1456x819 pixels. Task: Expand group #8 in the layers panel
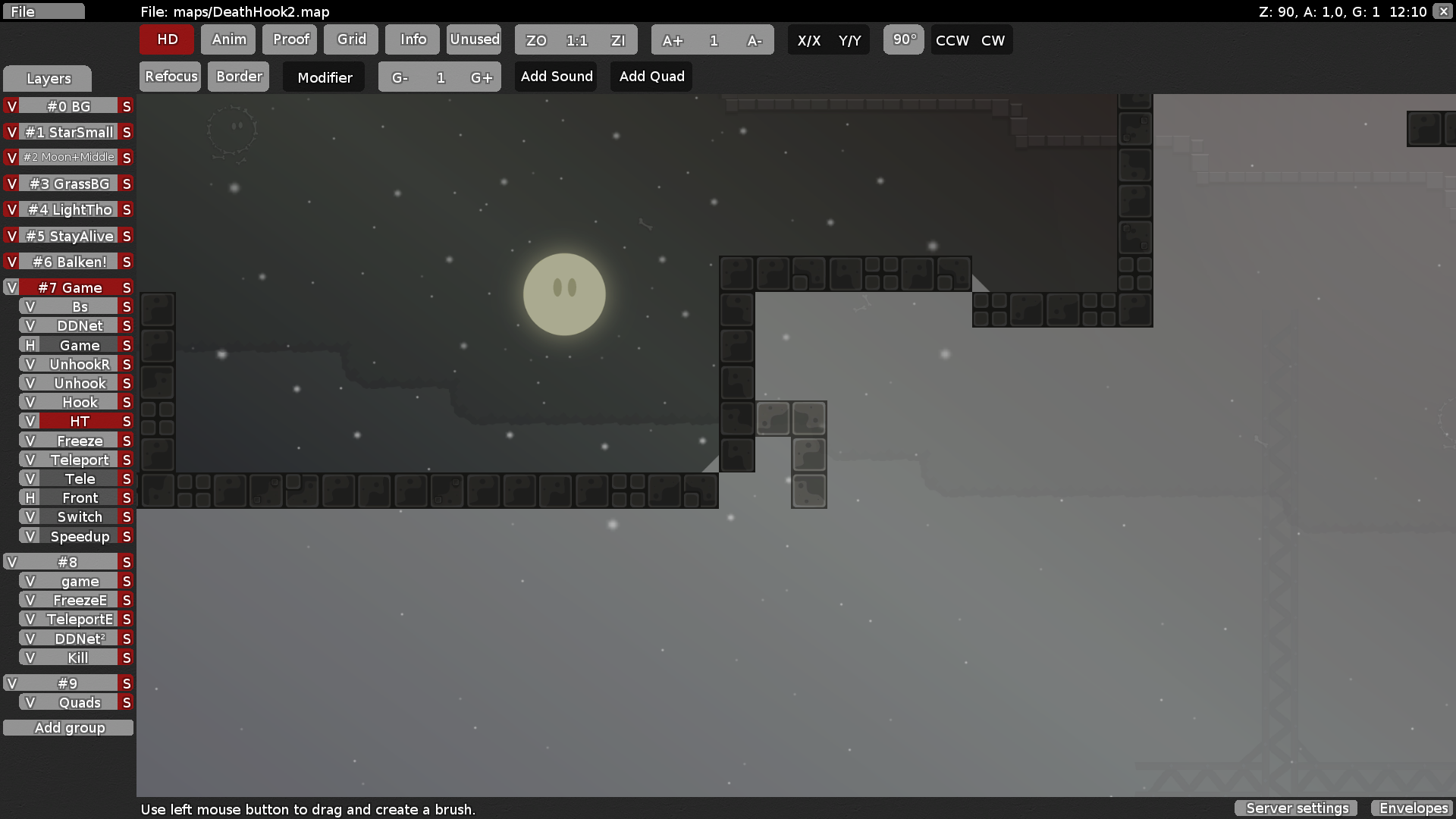(x=11, y=562)
